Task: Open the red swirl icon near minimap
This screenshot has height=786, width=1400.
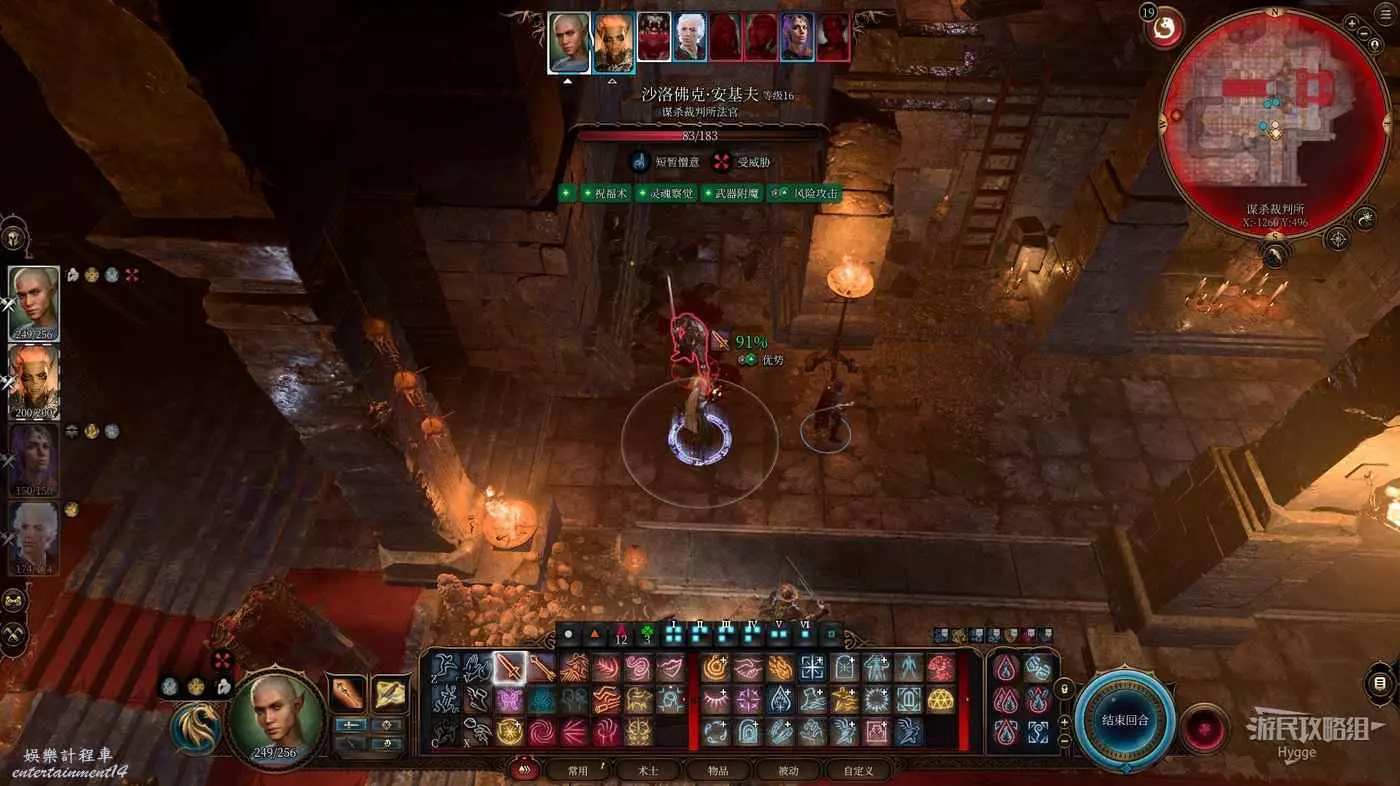Action: (1162, 27)
